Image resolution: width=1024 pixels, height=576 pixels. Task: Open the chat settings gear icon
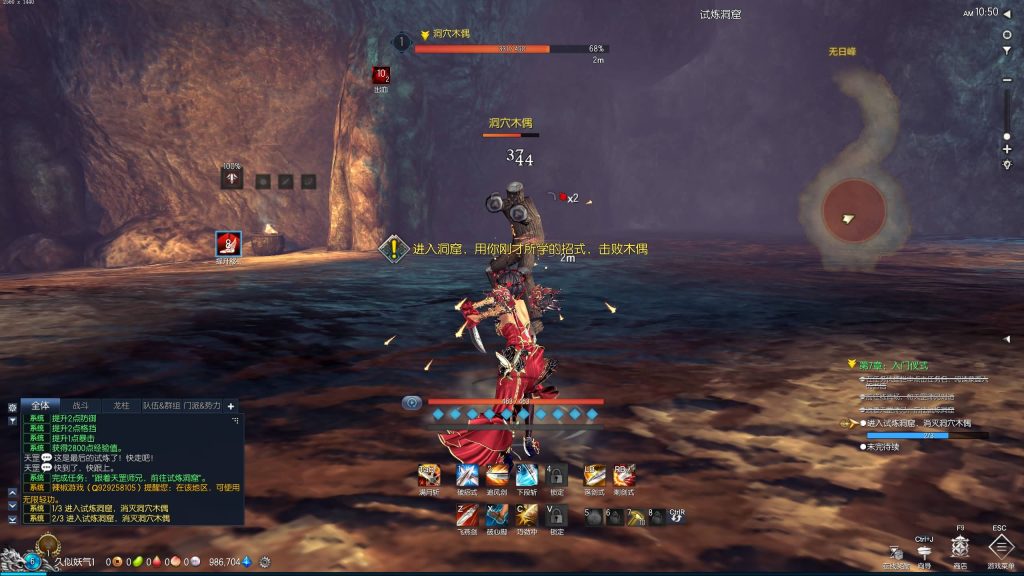pos(12,408)
